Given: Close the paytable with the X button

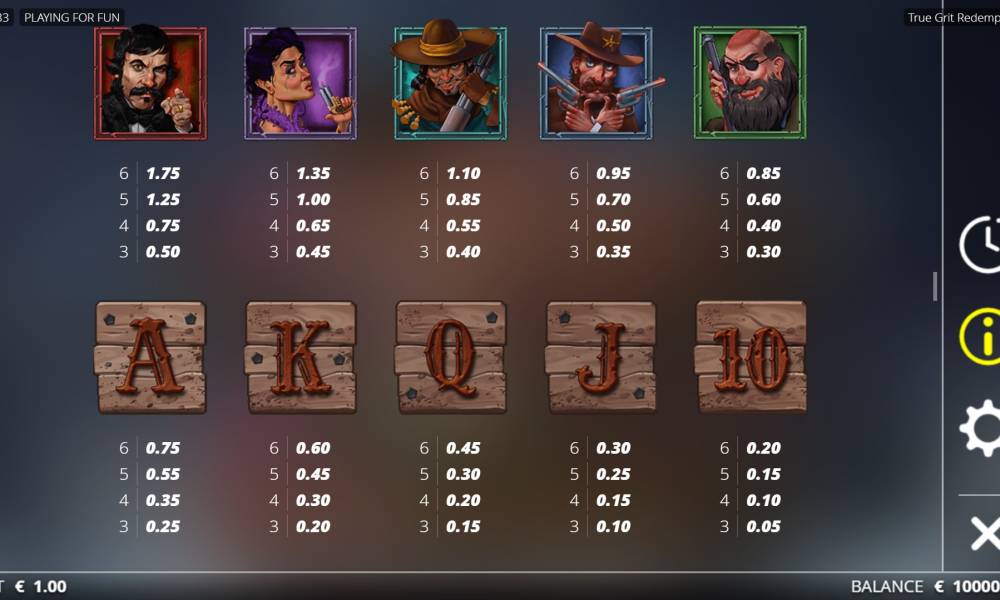Looking at the screenshot, I should pos(984,533).
